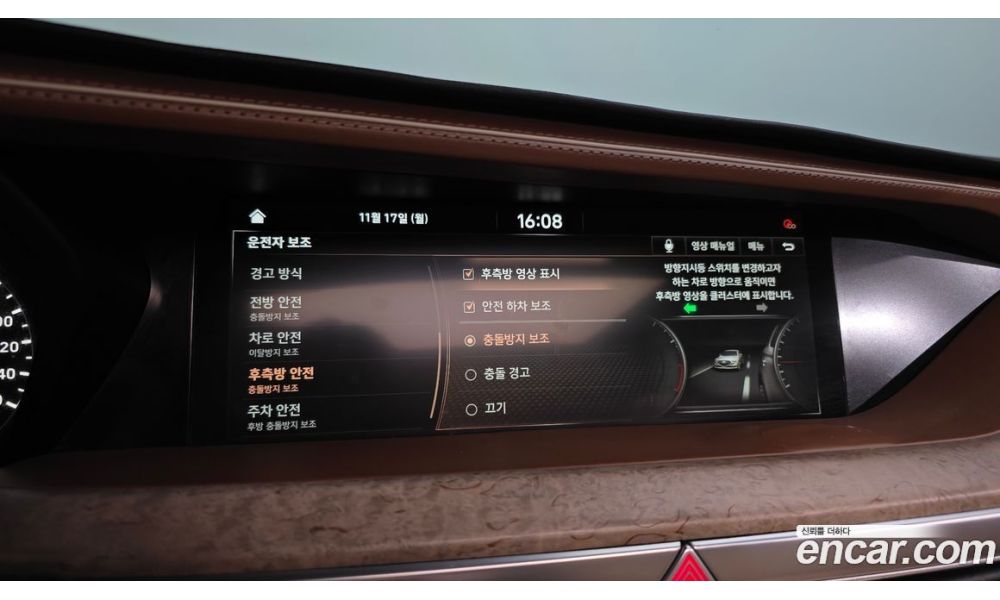Tap the home icon
Screen dimensions: 1000x600
[x=257, y=216]
